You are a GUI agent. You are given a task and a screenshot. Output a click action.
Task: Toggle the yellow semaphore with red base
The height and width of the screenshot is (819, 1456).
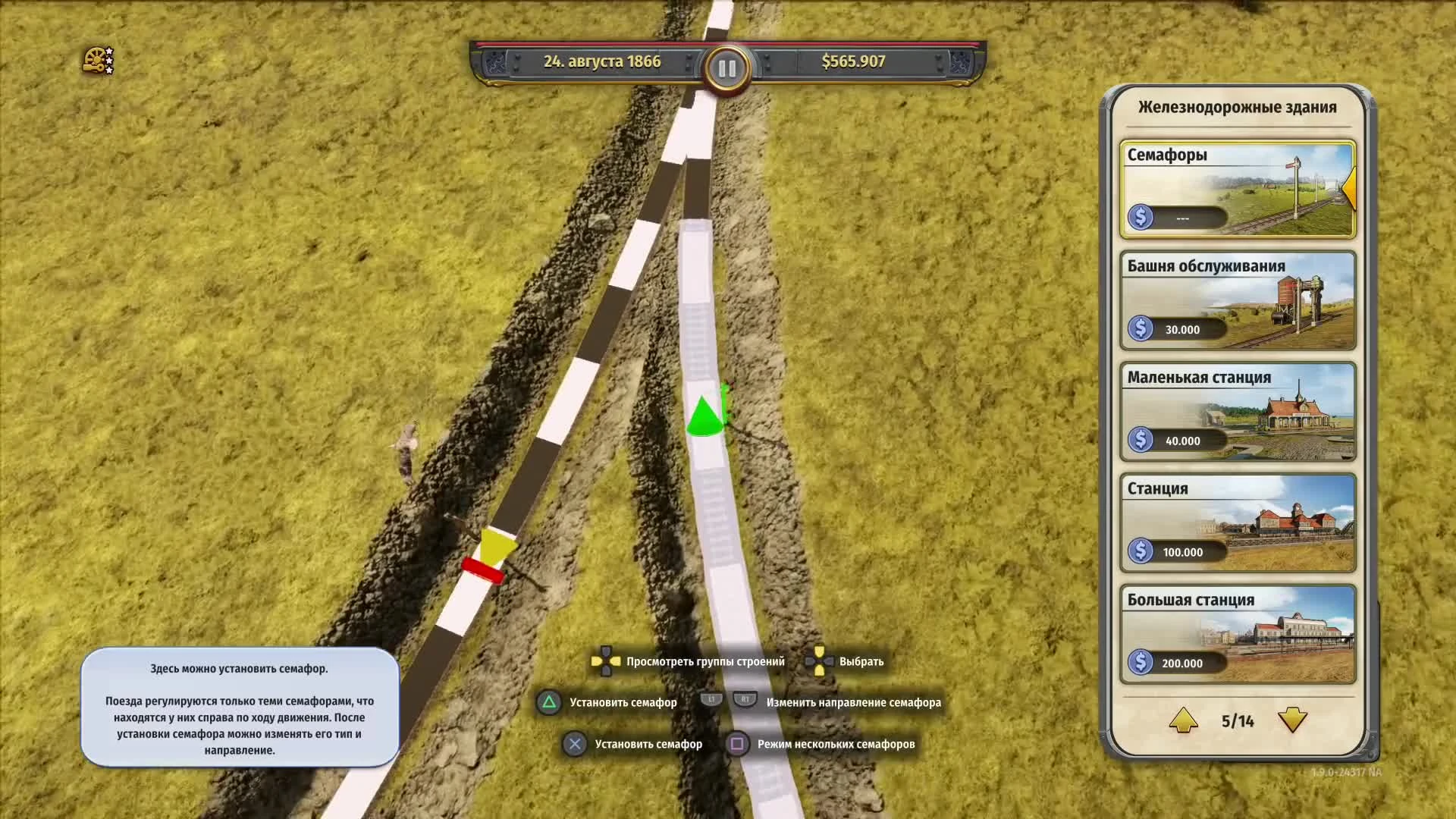point(488,553)
